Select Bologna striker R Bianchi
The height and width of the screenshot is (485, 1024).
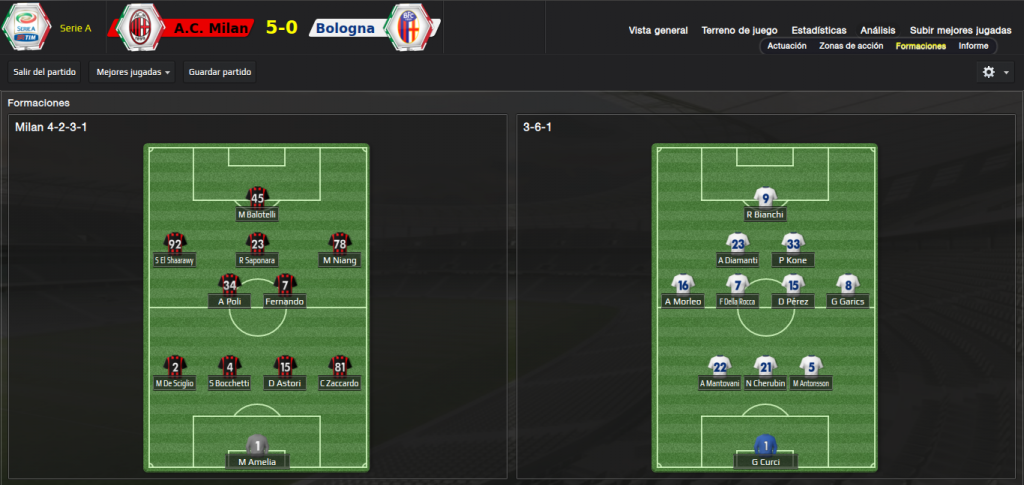[x=766, y=214]
